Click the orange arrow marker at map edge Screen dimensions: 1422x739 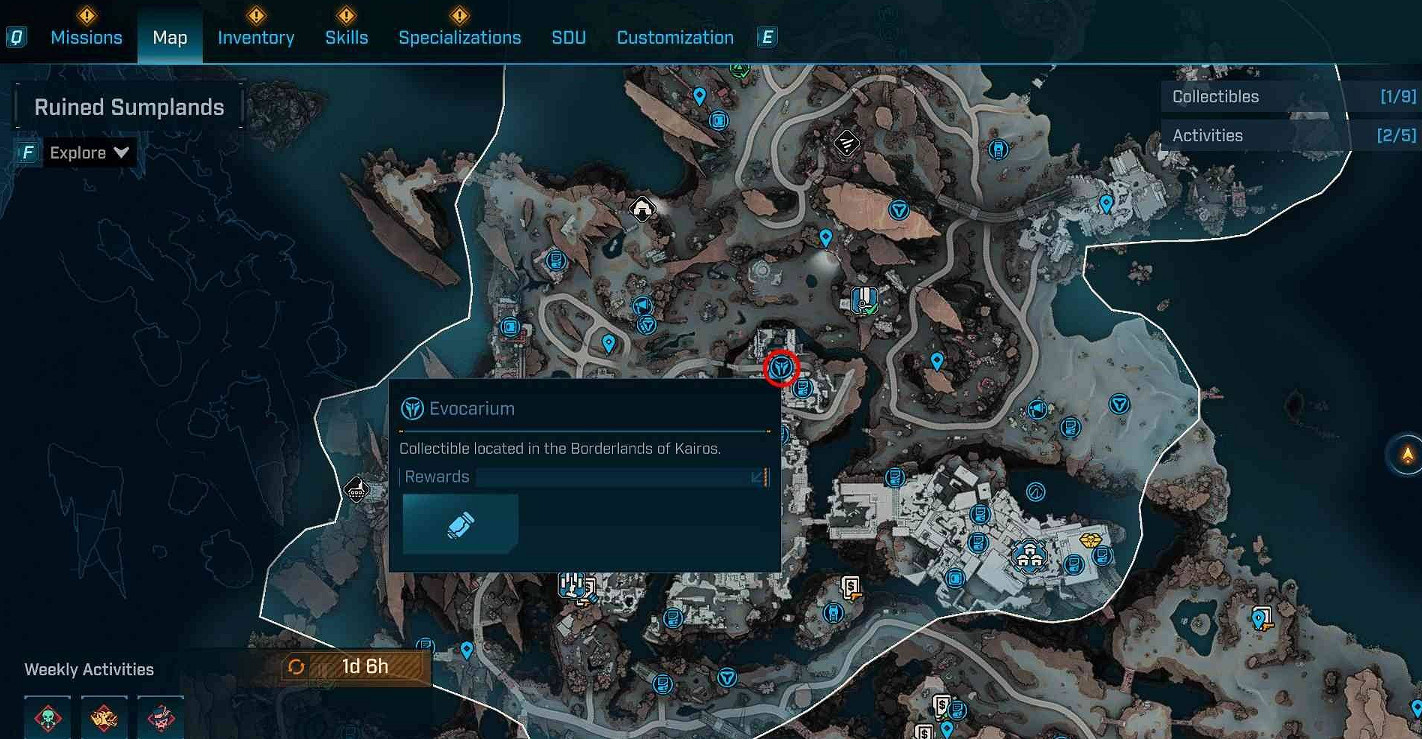point(1407,455)
